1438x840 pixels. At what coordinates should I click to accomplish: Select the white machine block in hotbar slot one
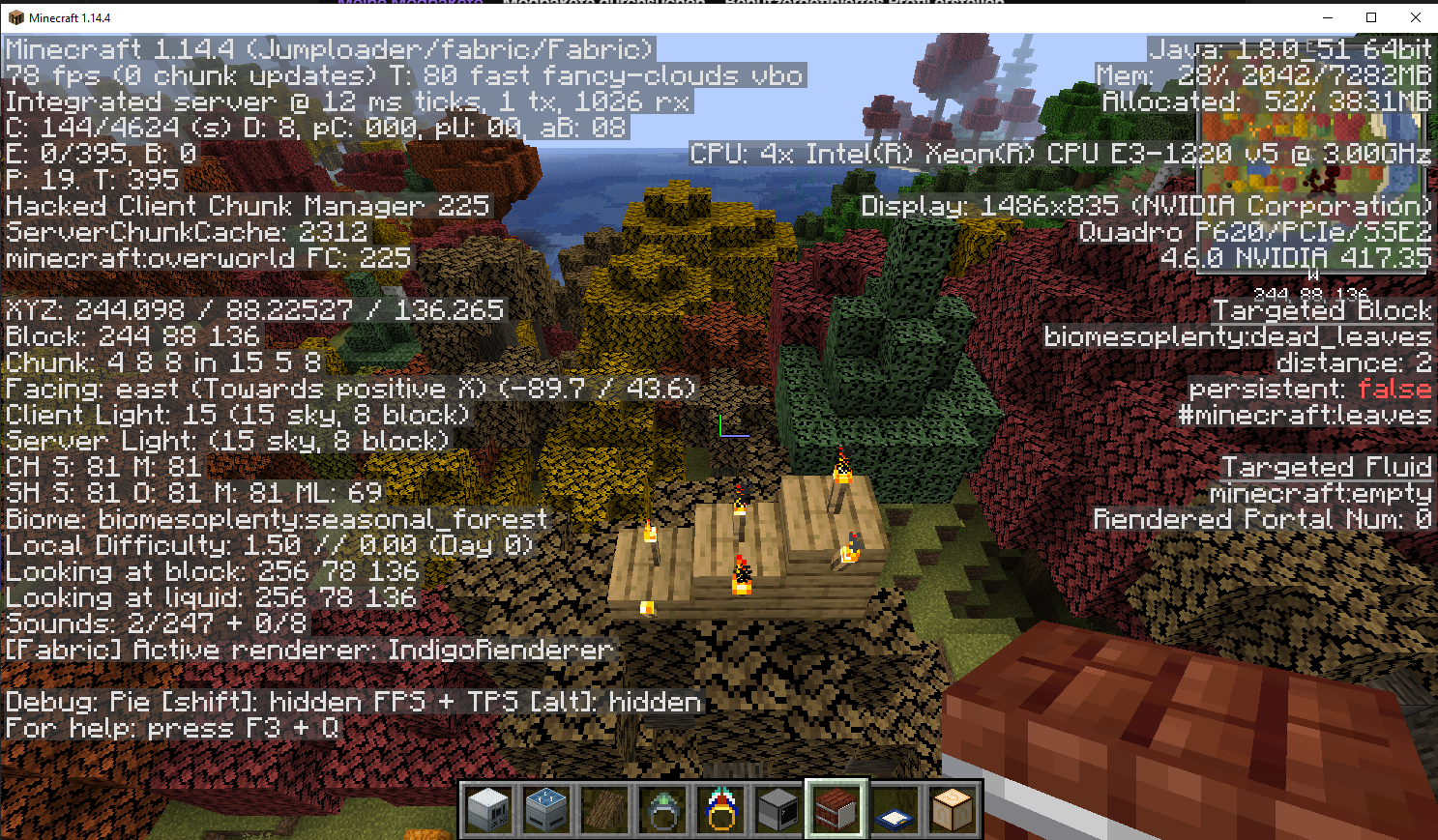488,809
